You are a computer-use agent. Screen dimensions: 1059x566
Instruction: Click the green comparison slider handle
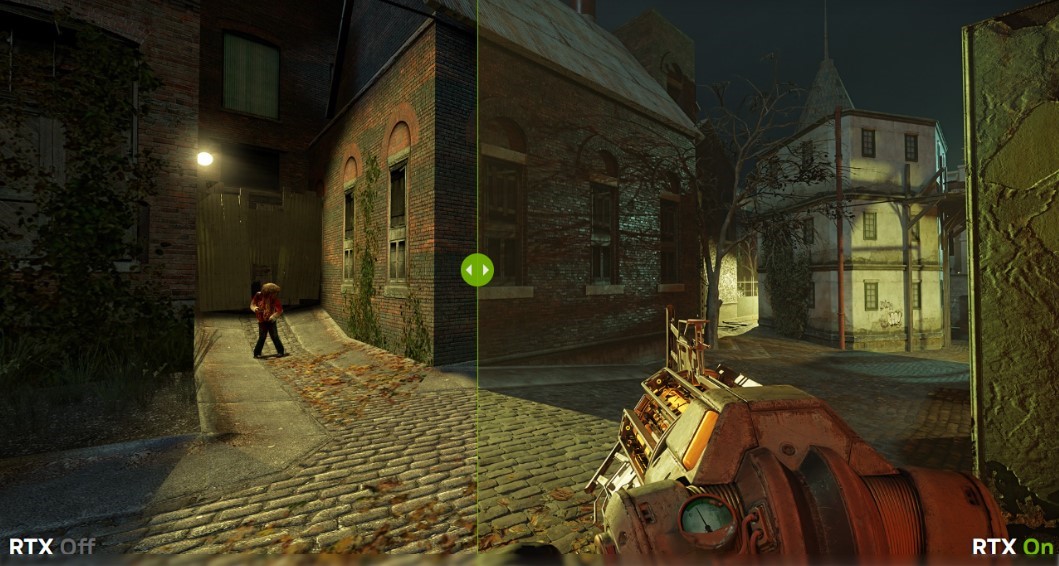coord(477,269)
